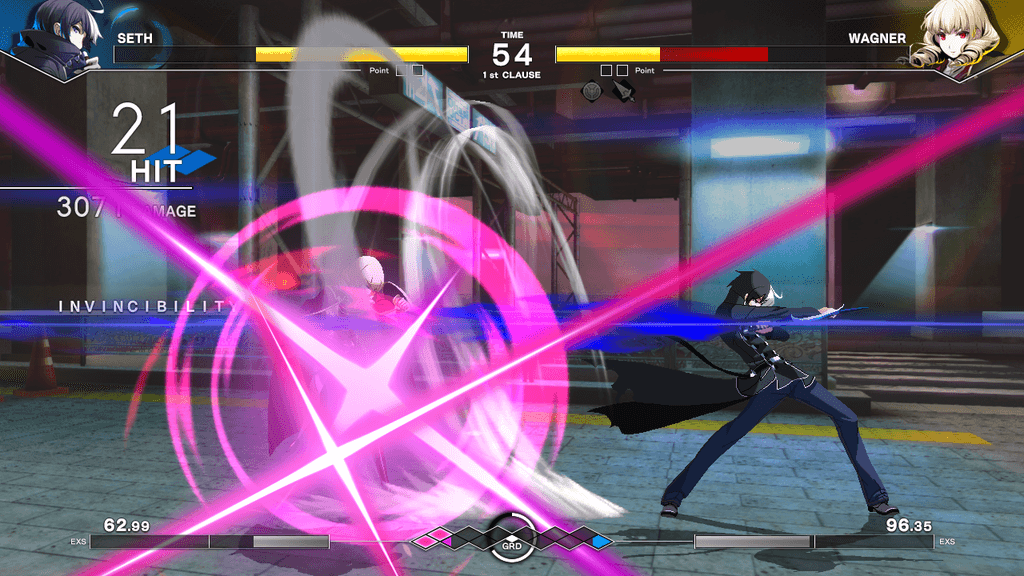Click the sword icon beside the shield
Image resolution: width=1024 pixels, height=576 pixels.
[624, 92]
